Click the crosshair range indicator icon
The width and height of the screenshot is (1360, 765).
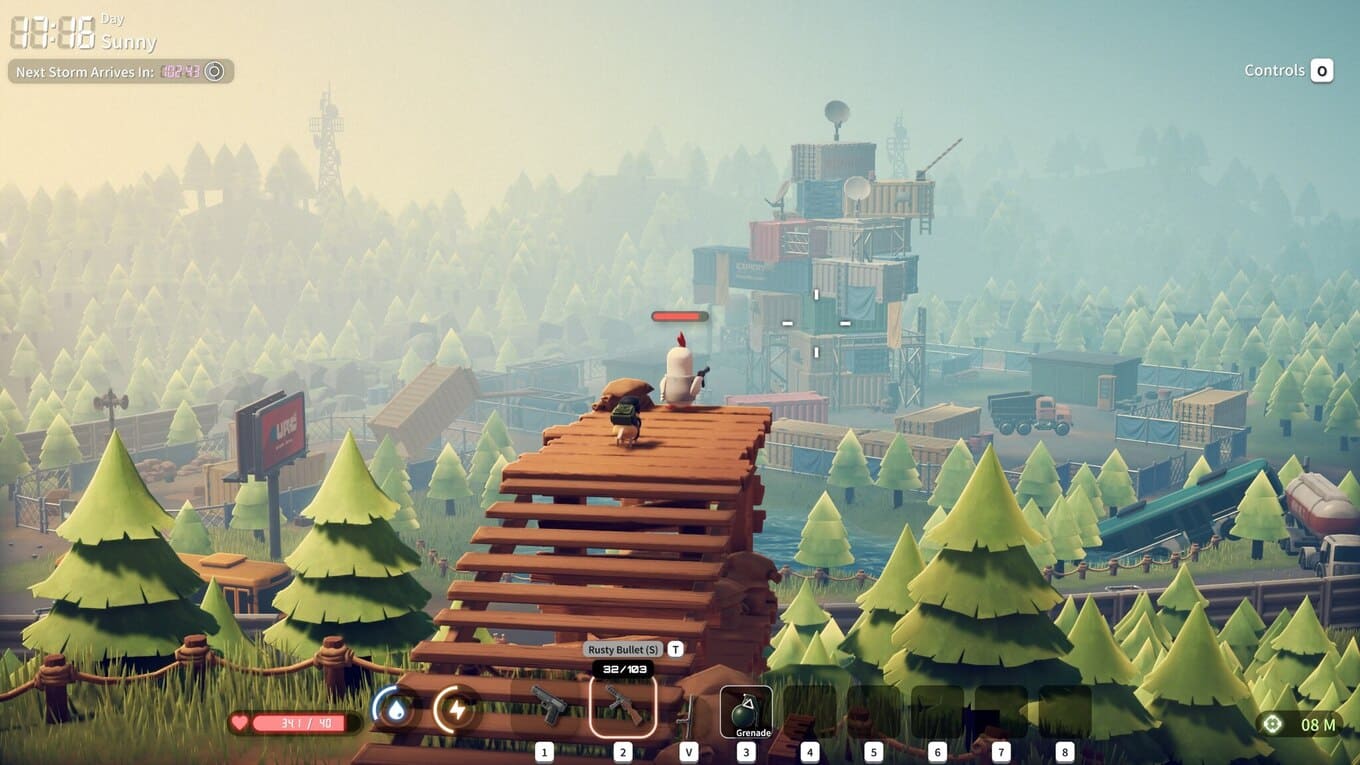pos(1272,723)
